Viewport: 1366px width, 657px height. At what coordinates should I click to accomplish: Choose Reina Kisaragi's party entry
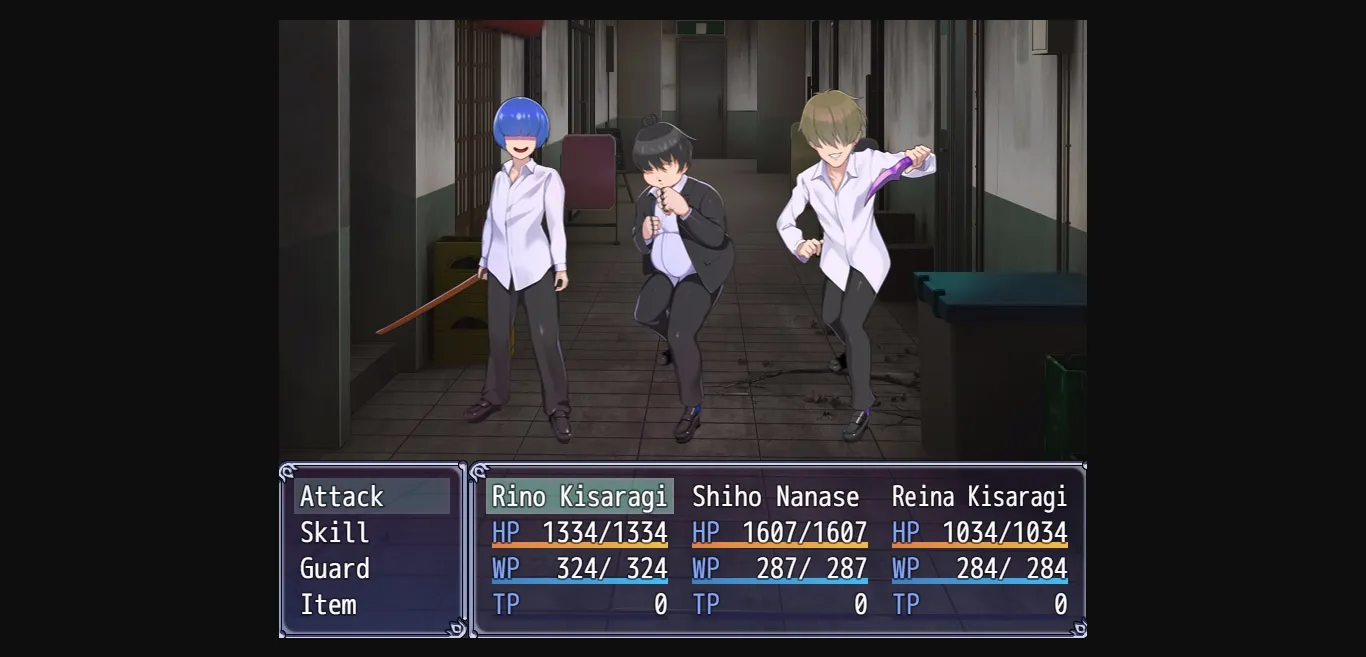[x=979, y=550]
